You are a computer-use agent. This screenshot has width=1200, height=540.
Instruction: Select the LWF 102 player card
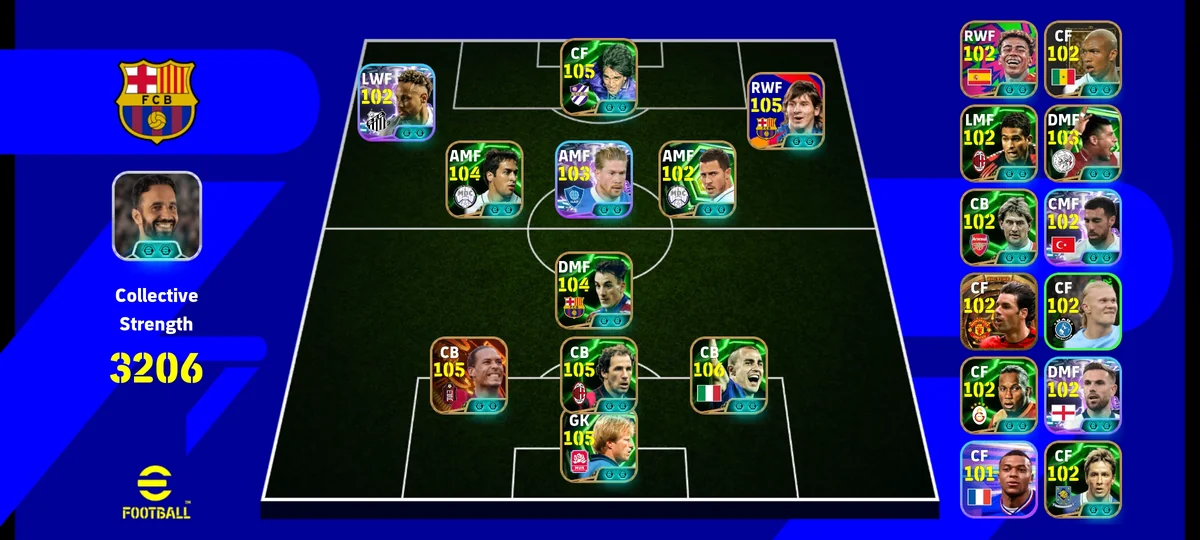[396, 102]
